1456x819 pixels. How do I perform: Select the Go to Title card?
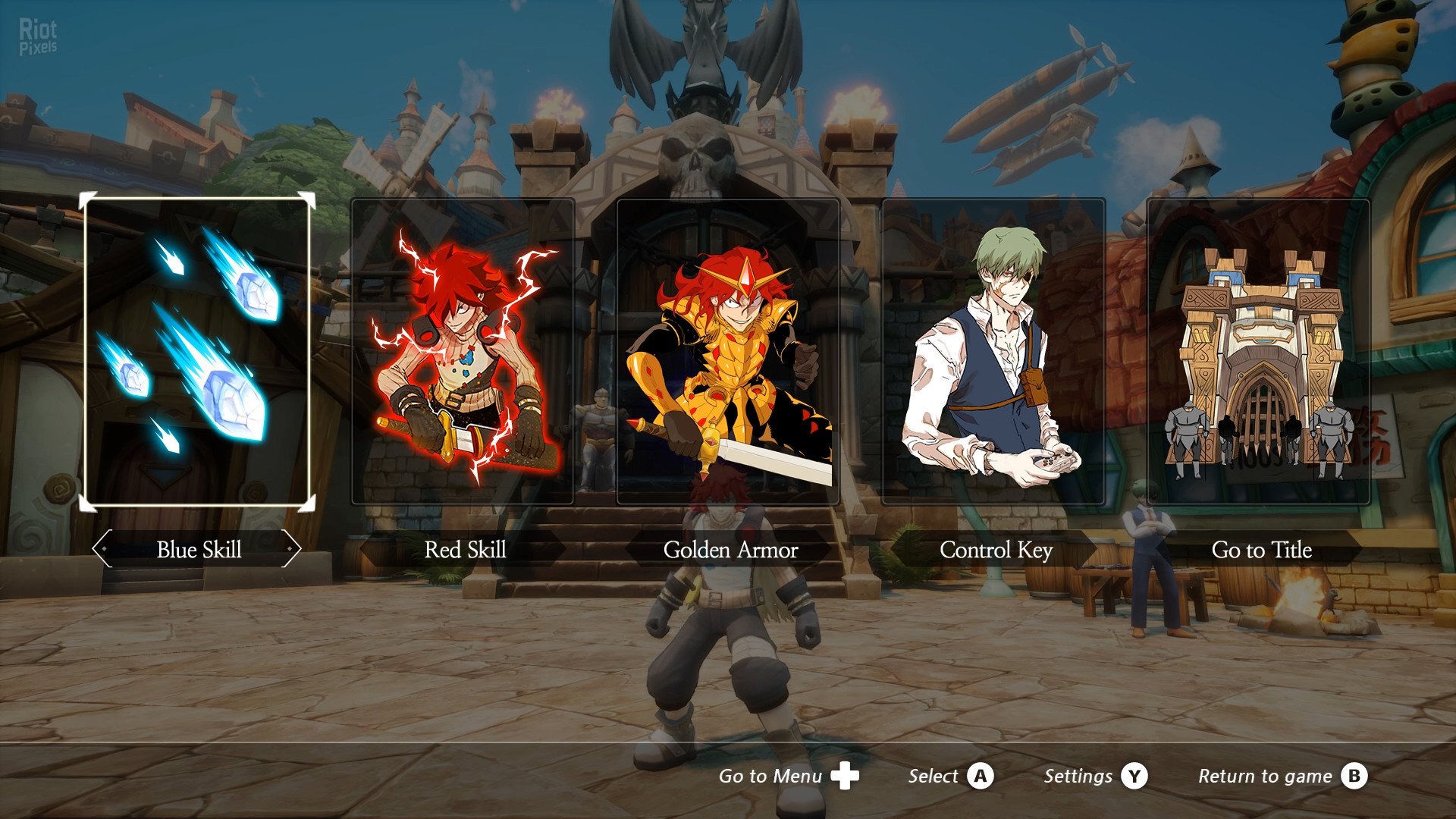1259,351
